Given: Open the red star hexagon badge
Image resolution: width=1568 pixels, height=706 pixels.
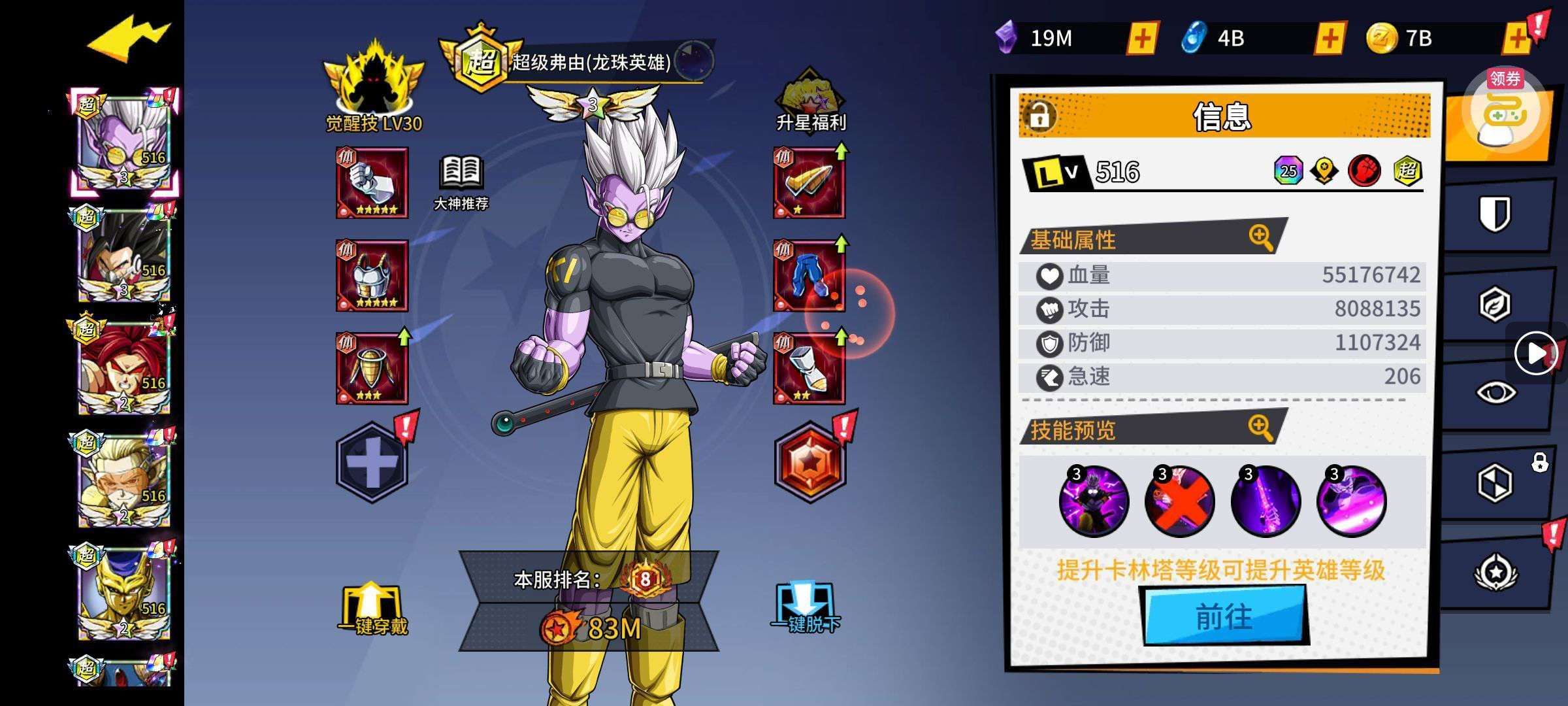Looking at the screenshot, I should 809,462.
